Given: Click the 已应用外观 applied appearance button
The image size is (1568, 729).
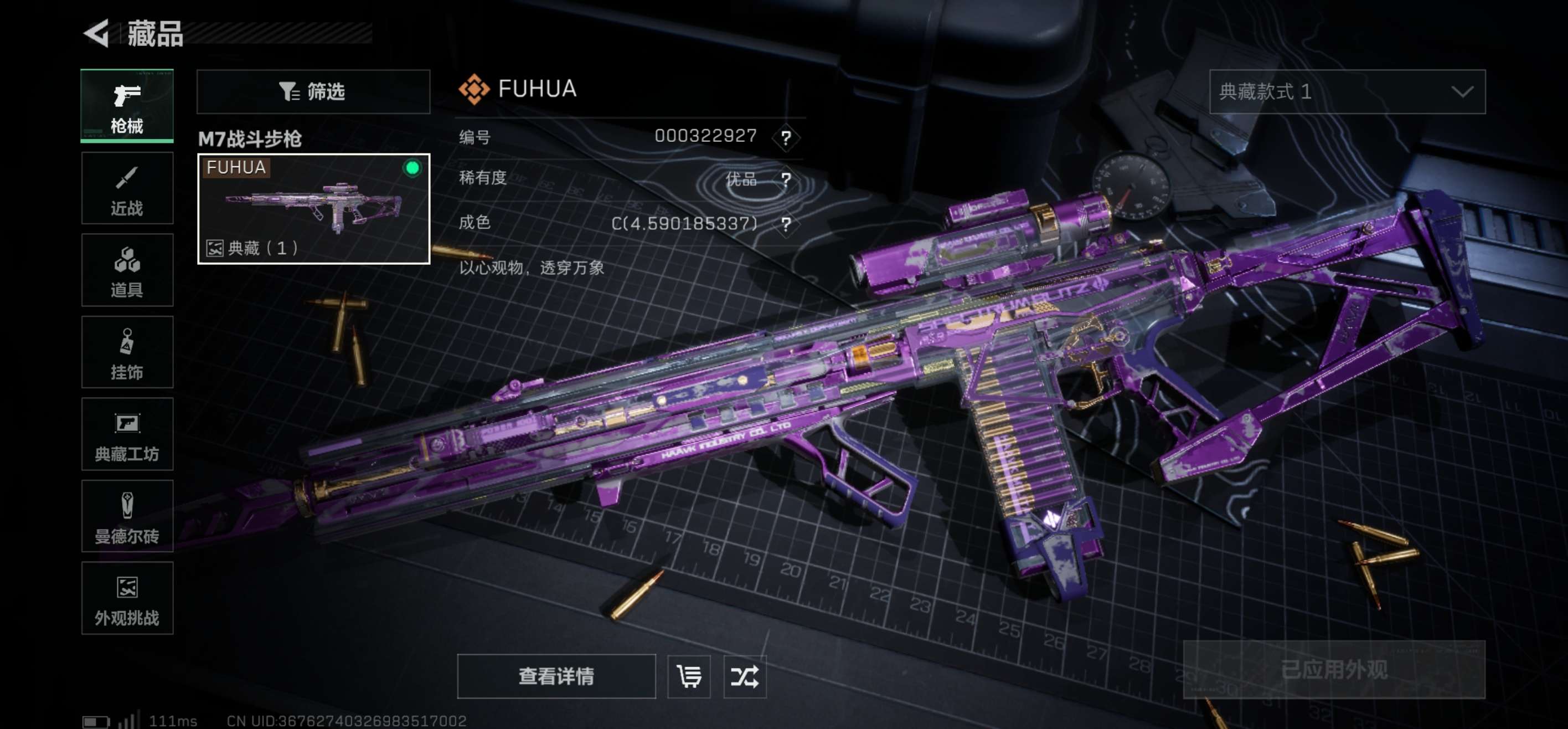Looking at the screenshot, I should pyautogui.click(x=1333, y=670).
